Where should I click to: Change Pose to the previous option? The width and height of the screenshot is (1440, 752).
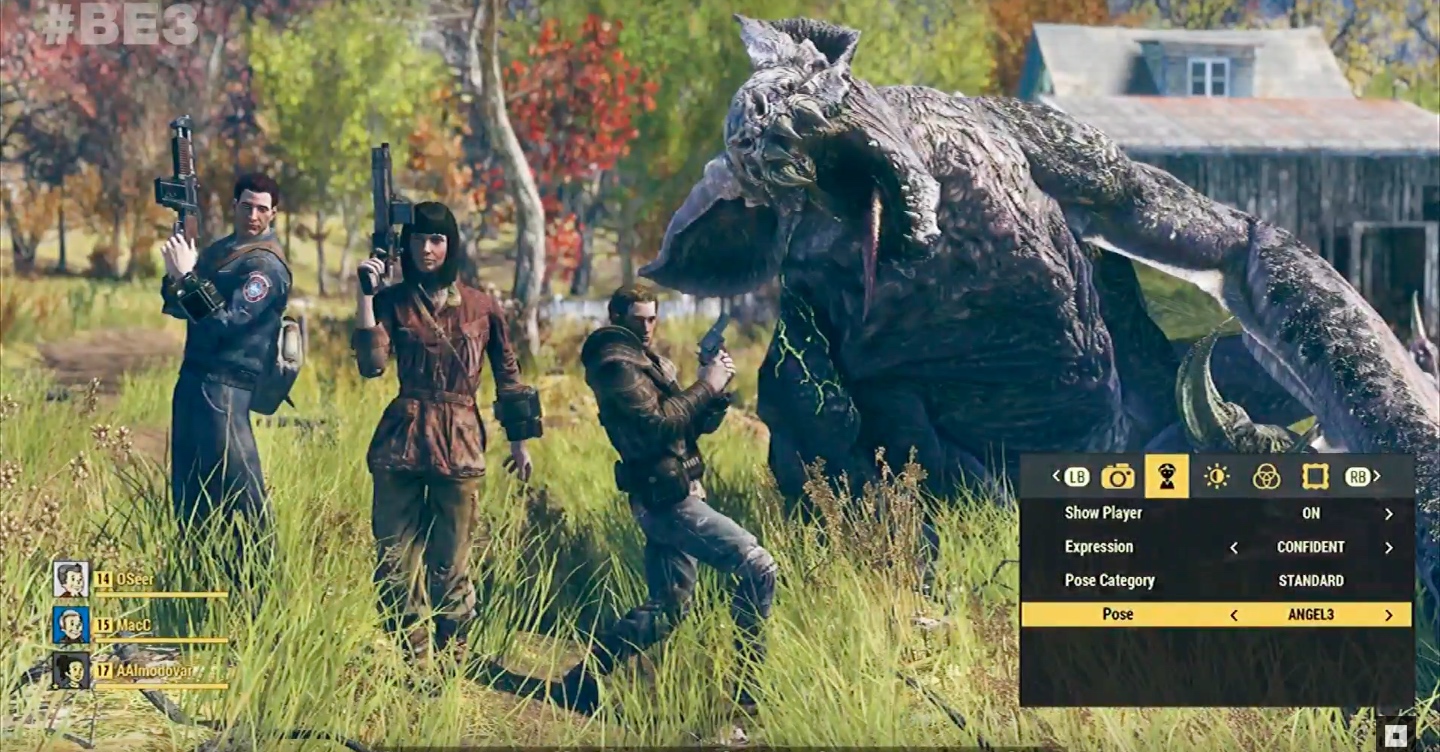1233,615
